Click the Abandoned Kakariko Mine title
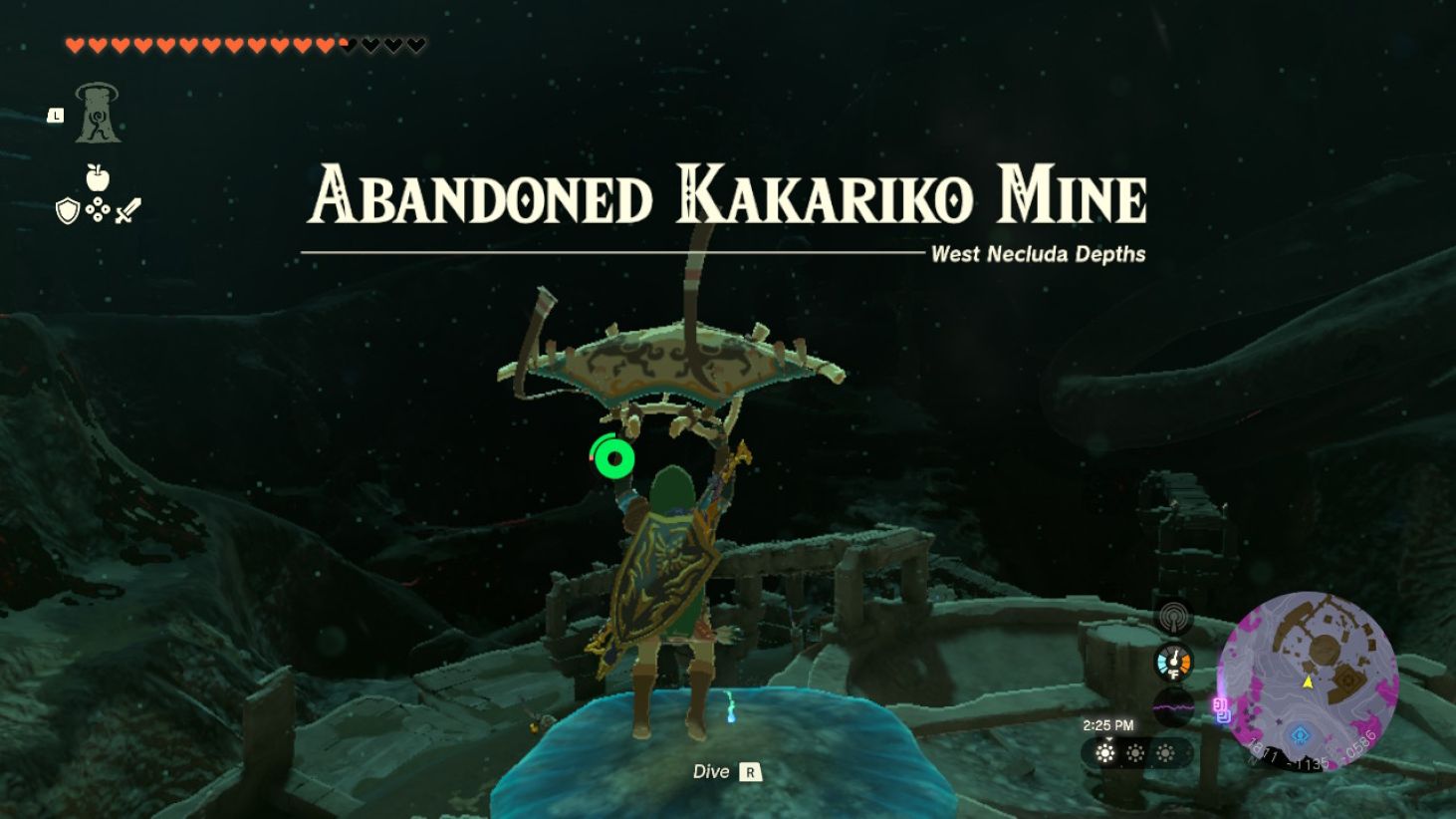 [731, 196]
